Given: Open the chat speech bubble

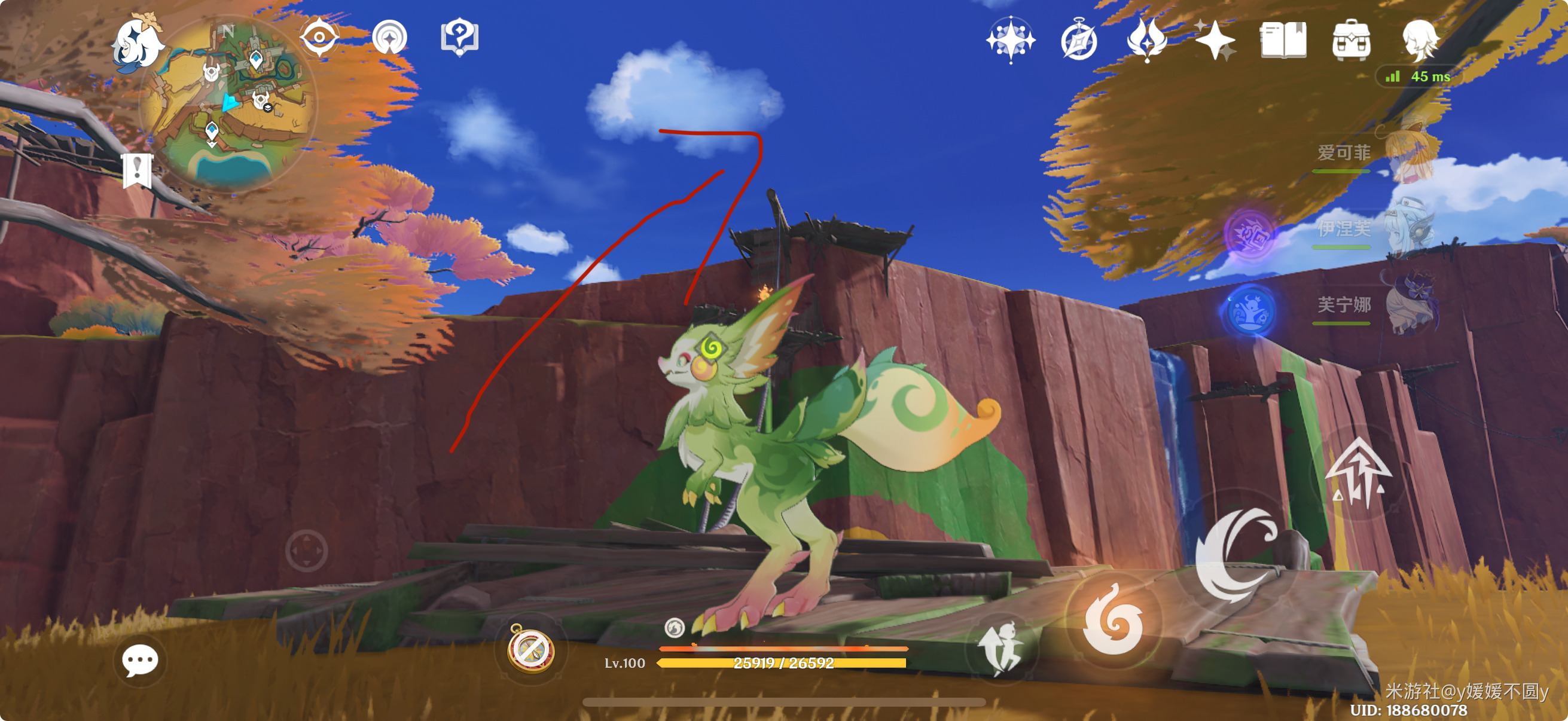Looking at the screenshot, I should [140, 661].
